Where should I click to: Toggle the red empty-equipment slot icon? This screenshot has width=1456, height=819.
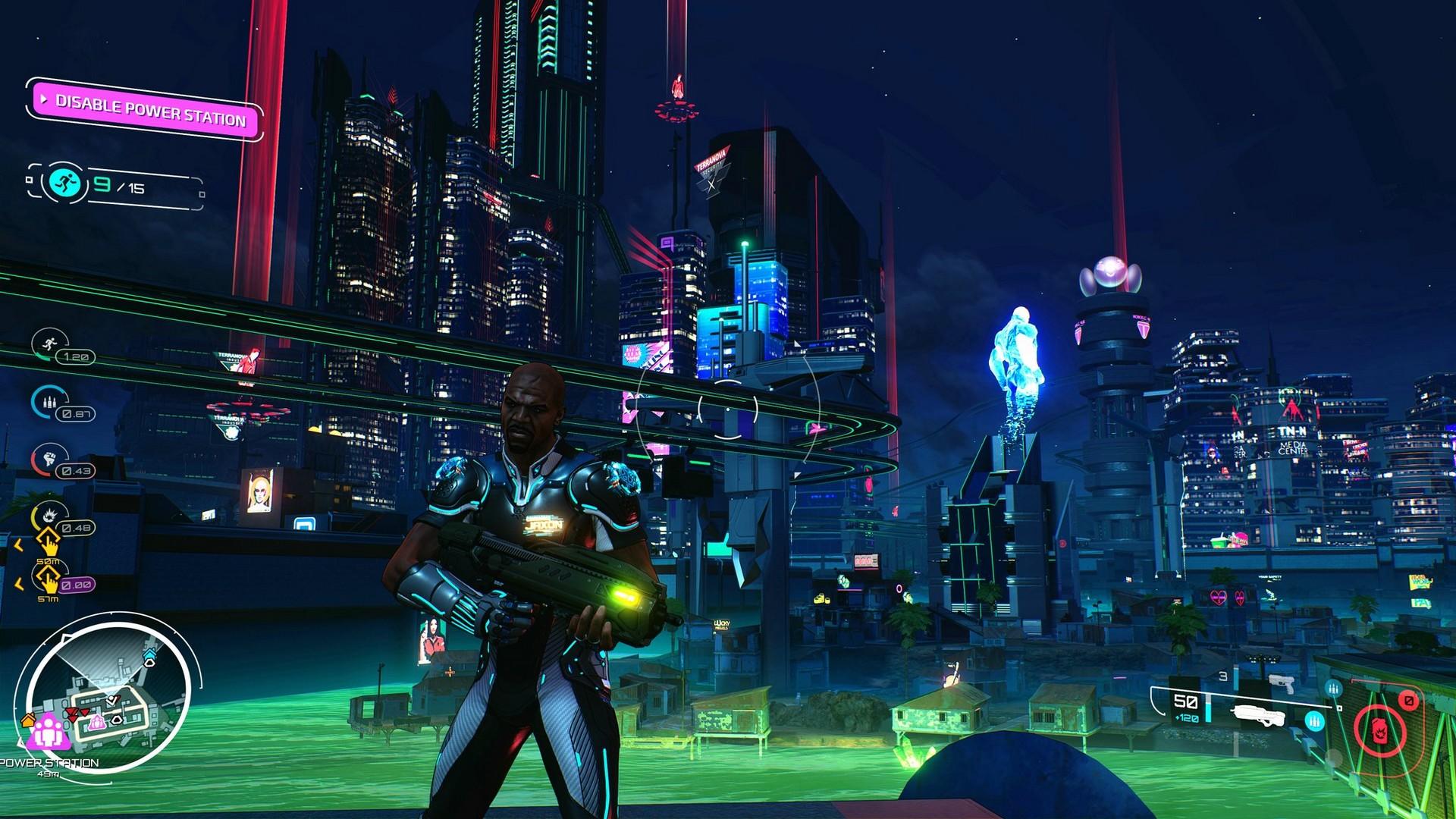coord(1409,701)
